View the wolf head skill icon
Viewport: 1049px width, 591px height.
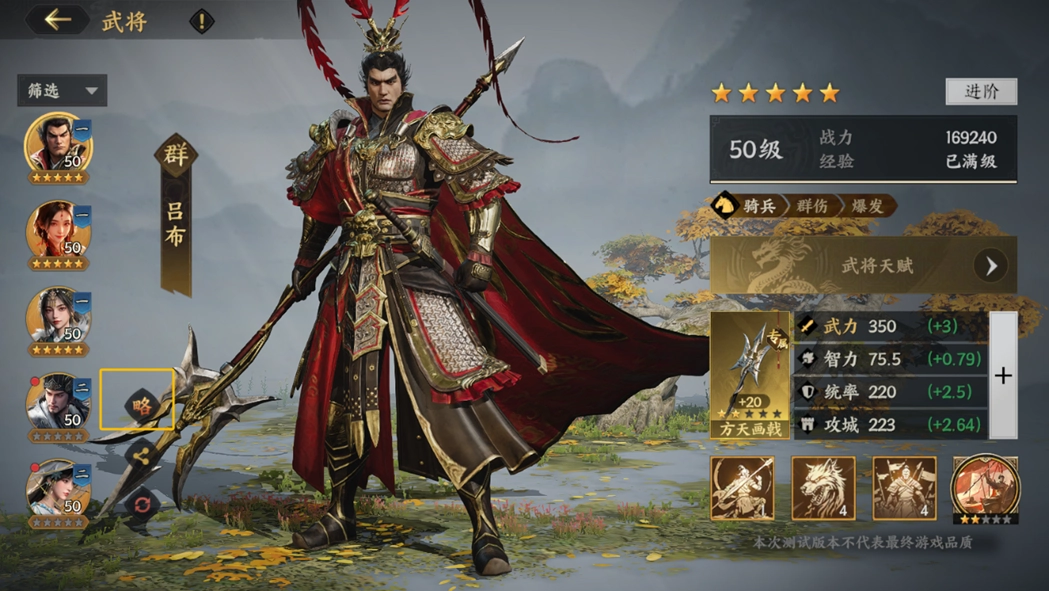(x=823, y=488)
